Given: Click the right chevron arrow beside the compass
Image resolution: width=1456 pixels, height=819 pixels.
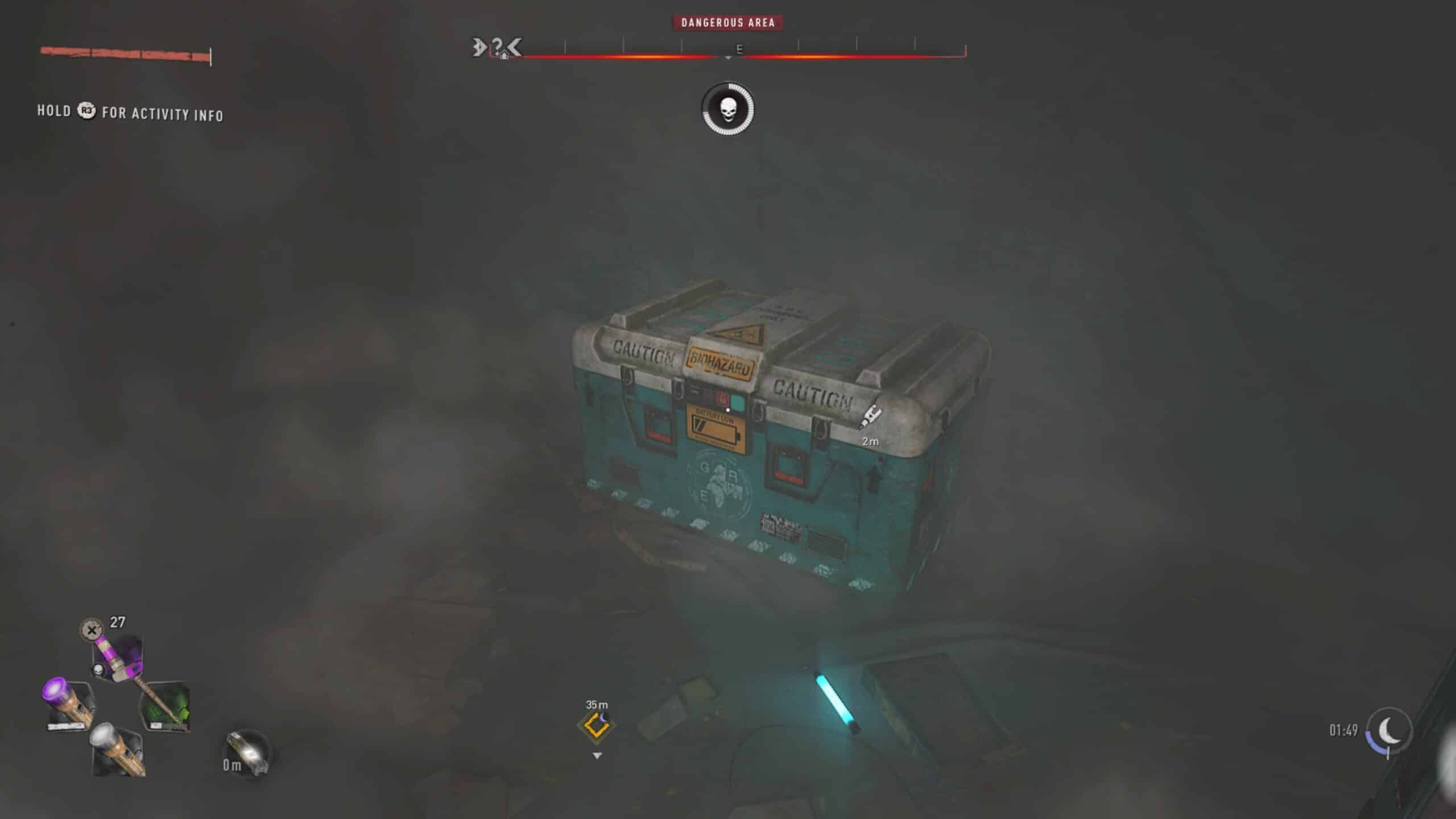Looking at the screenshot, I should click(x=478, y=47).
